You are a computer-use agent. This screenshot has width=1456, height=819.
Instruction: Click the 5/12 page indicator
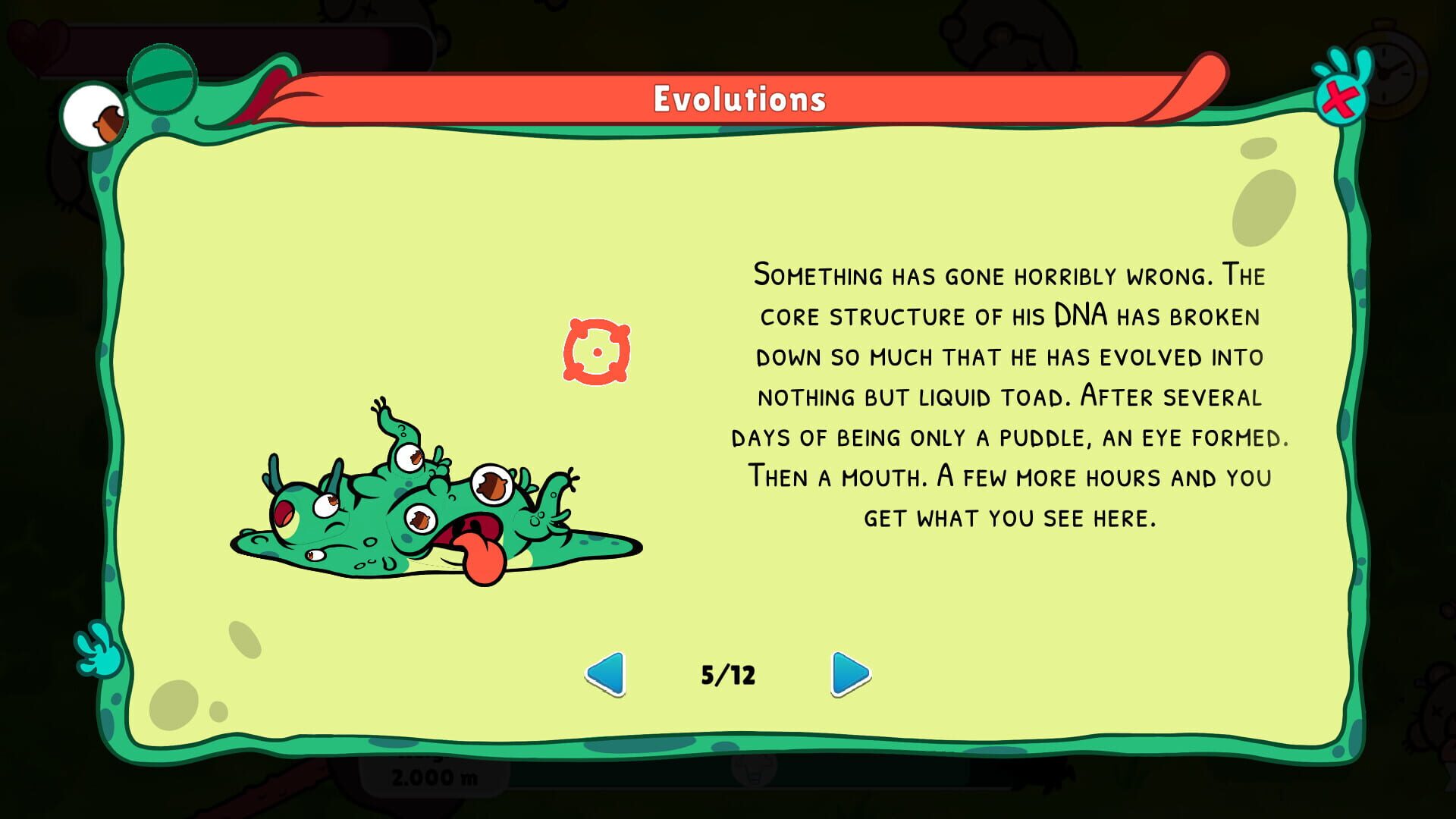point(729,673)
